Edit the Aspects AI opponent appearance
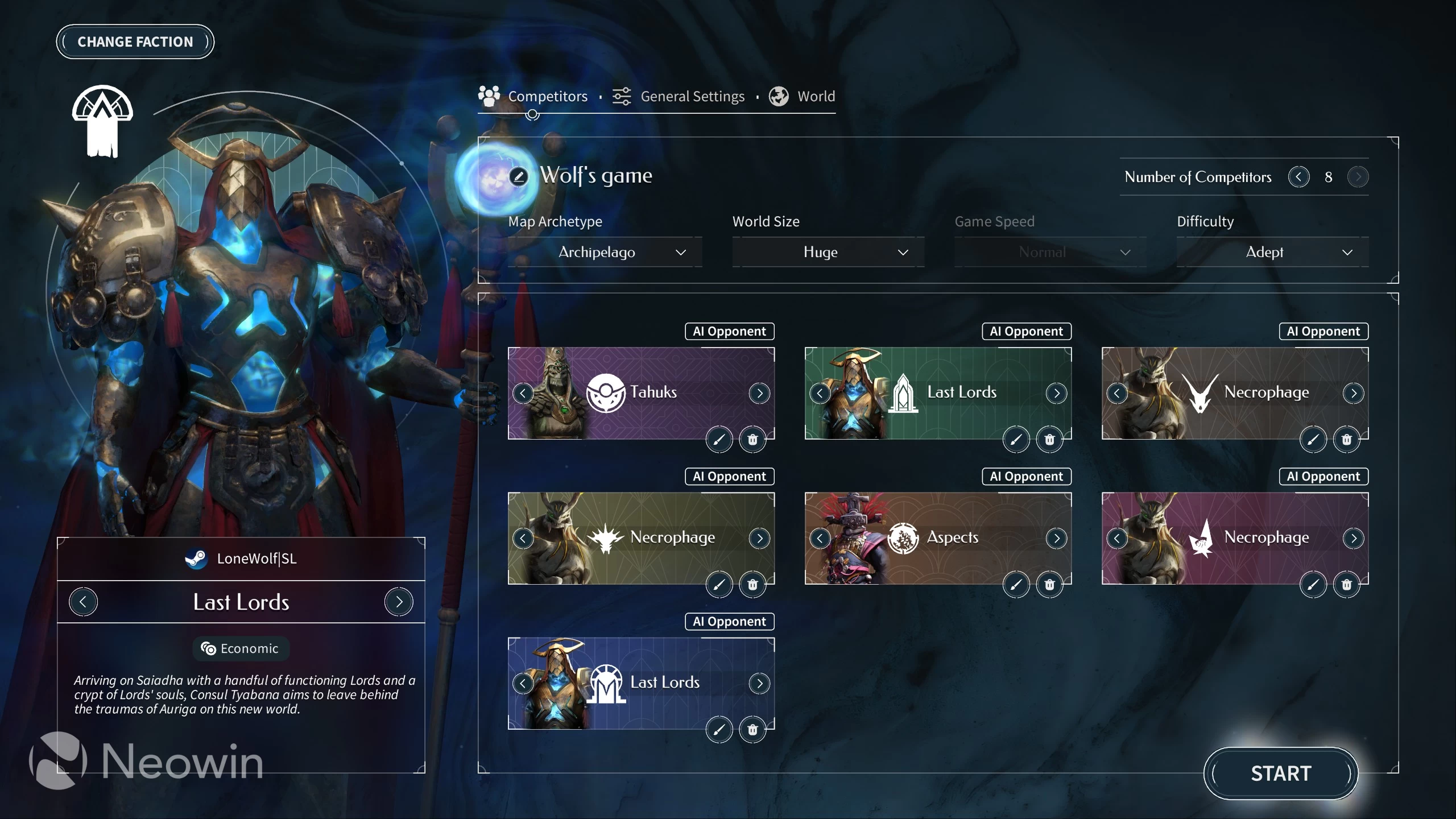Screen dimensions: 1456x819 pos(1016,585)
